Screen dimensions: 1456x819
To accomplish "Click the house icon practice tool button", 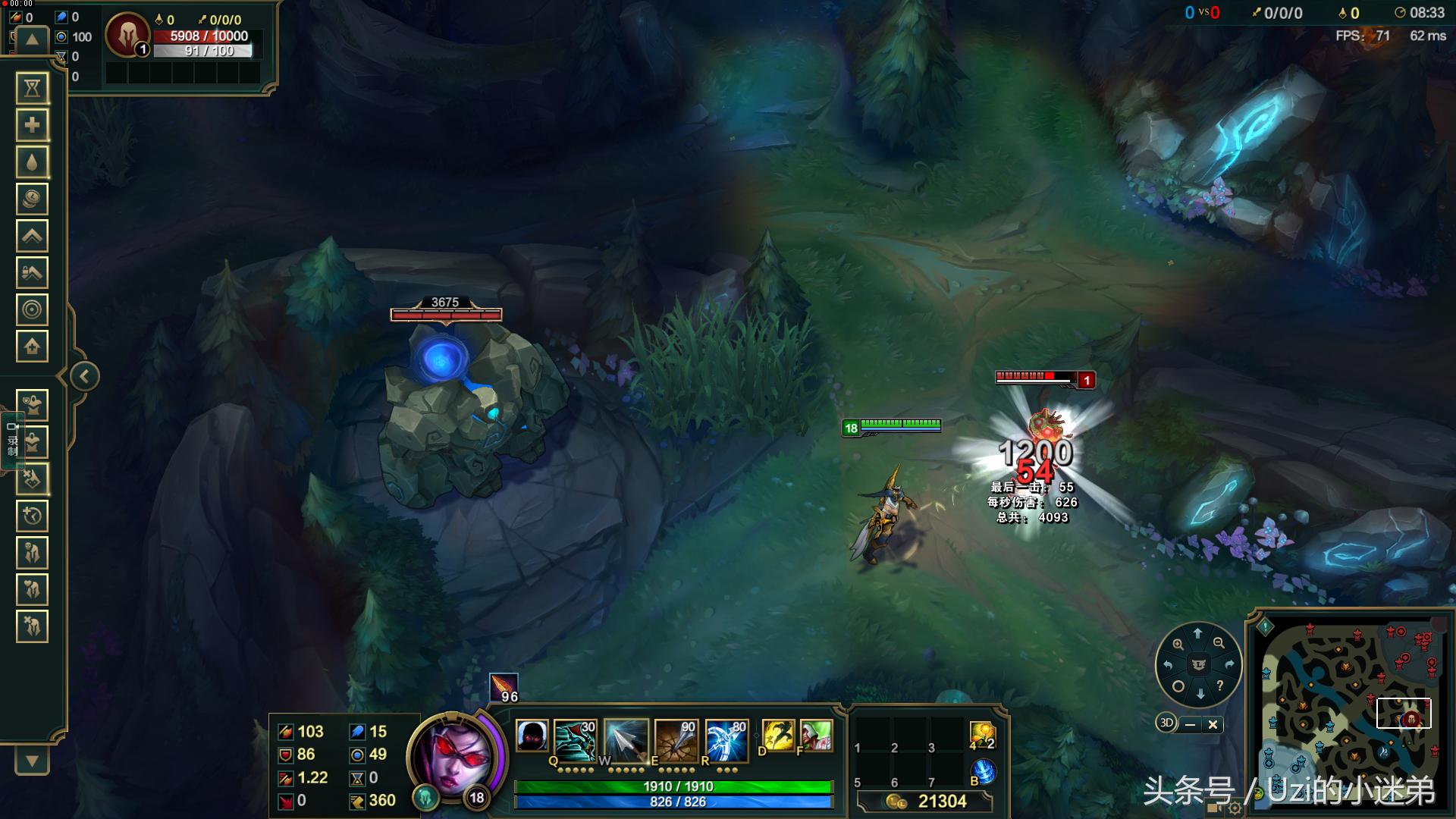I will [x=32, y=347].
